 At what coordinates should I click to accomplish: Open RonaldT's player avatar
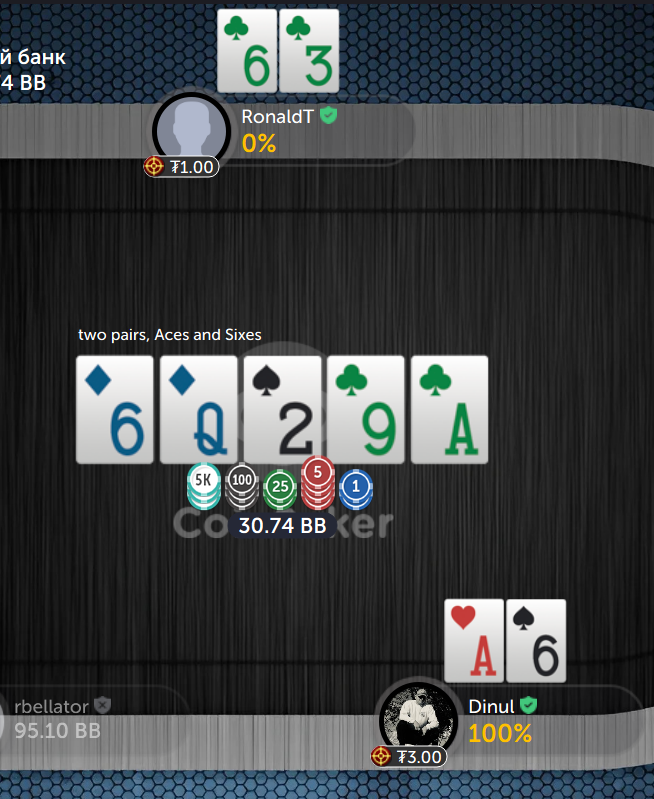coord(191,130)
